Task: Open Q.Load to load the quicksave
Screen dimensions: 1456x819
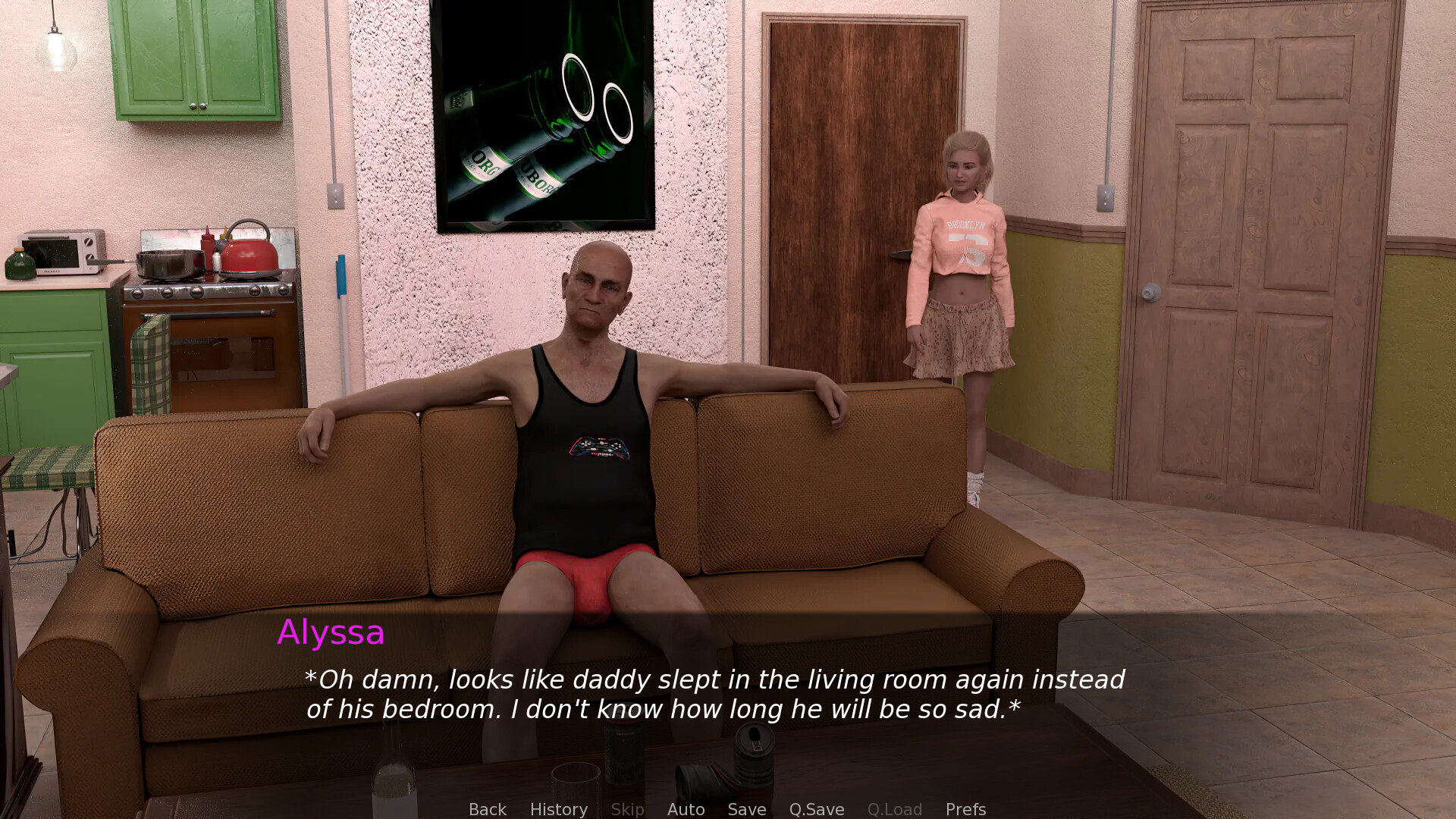Action: click(x=894, y=808)
